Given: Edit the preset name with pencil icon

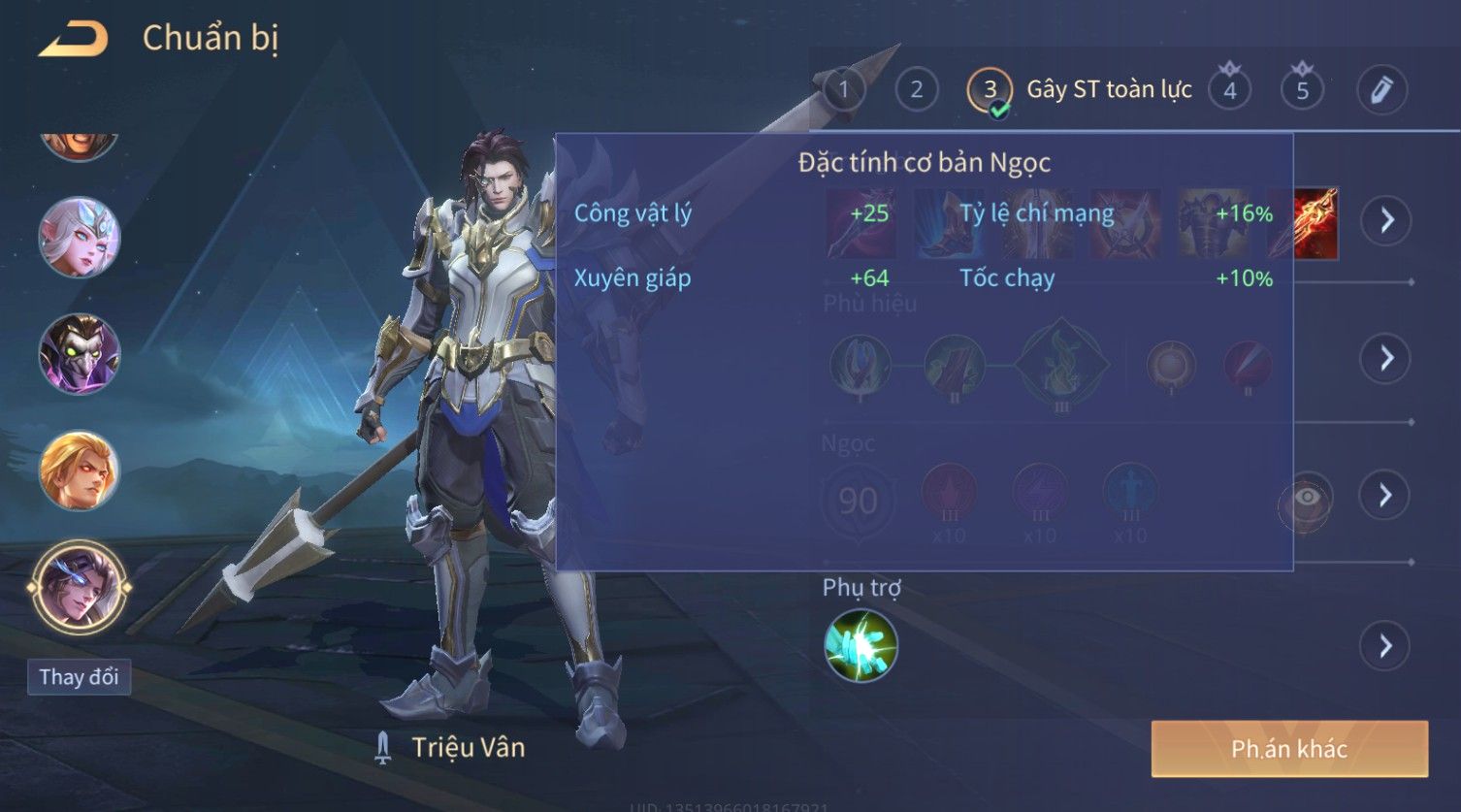Looking at the screenshot, I should tap(1381, 90).
